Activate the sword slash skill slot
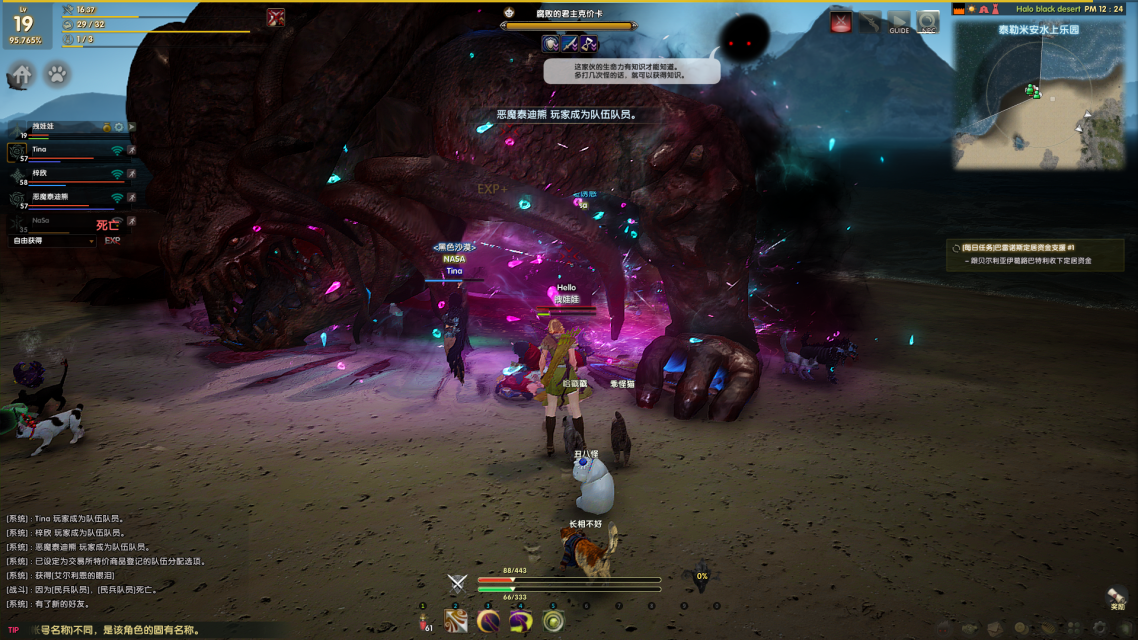 456,621
